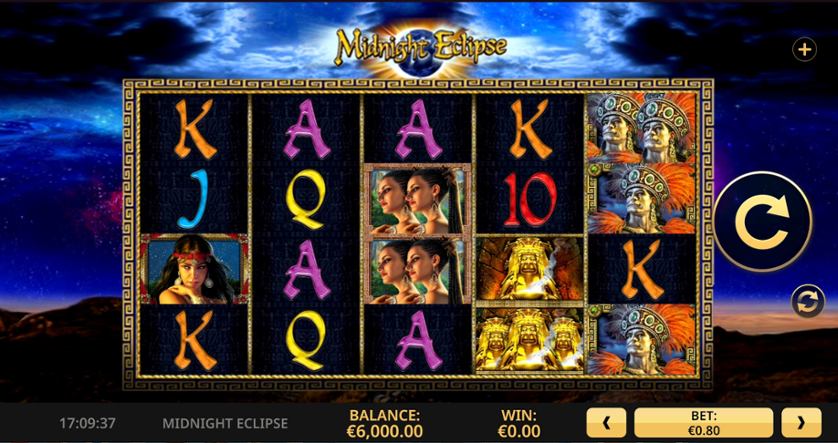Spin the reels with the large arrow button
This screenshot has height=443, width=838.
762,222
